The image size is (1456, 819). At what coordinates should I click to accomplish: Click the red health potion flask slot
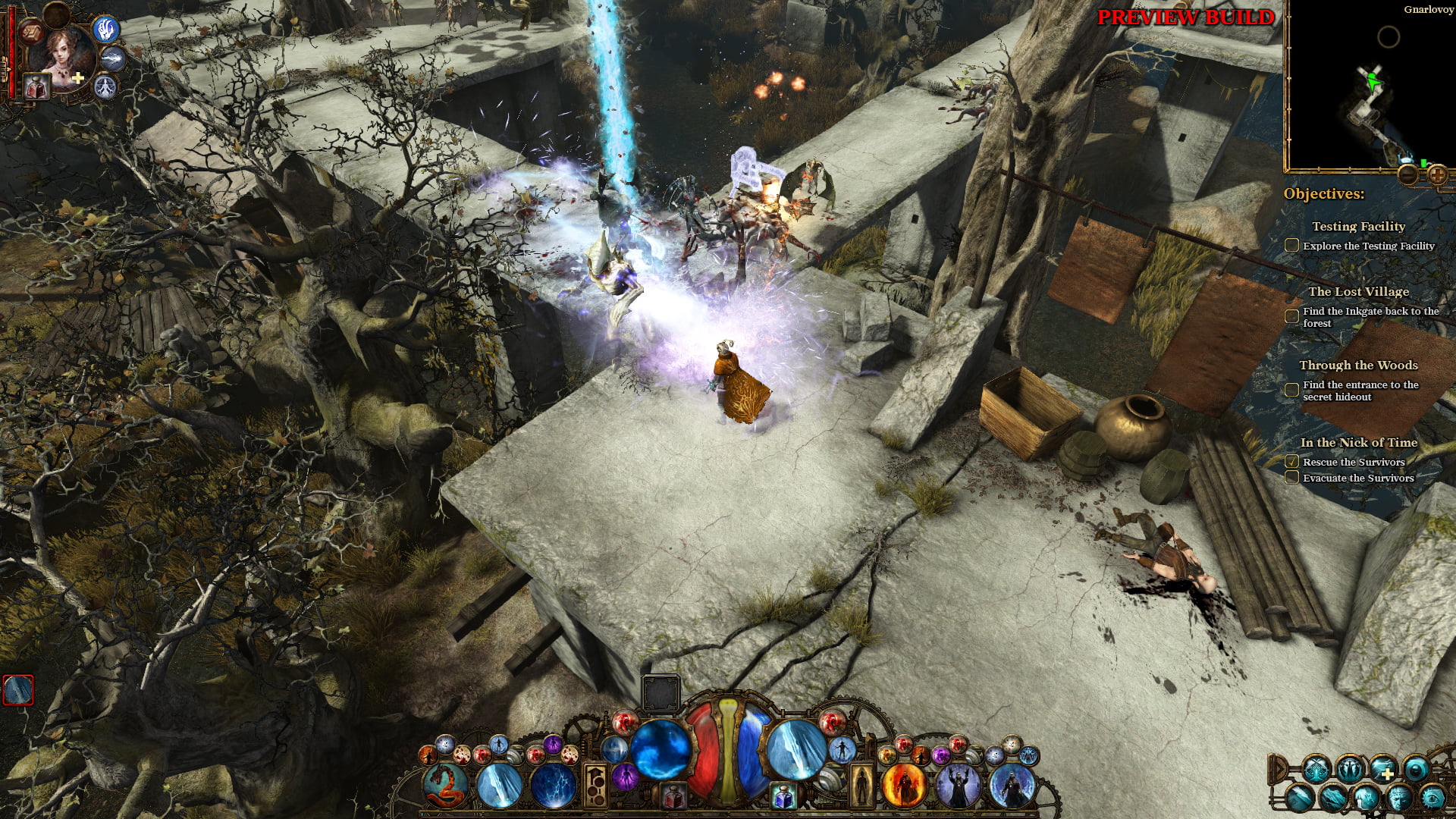[35, 86]
